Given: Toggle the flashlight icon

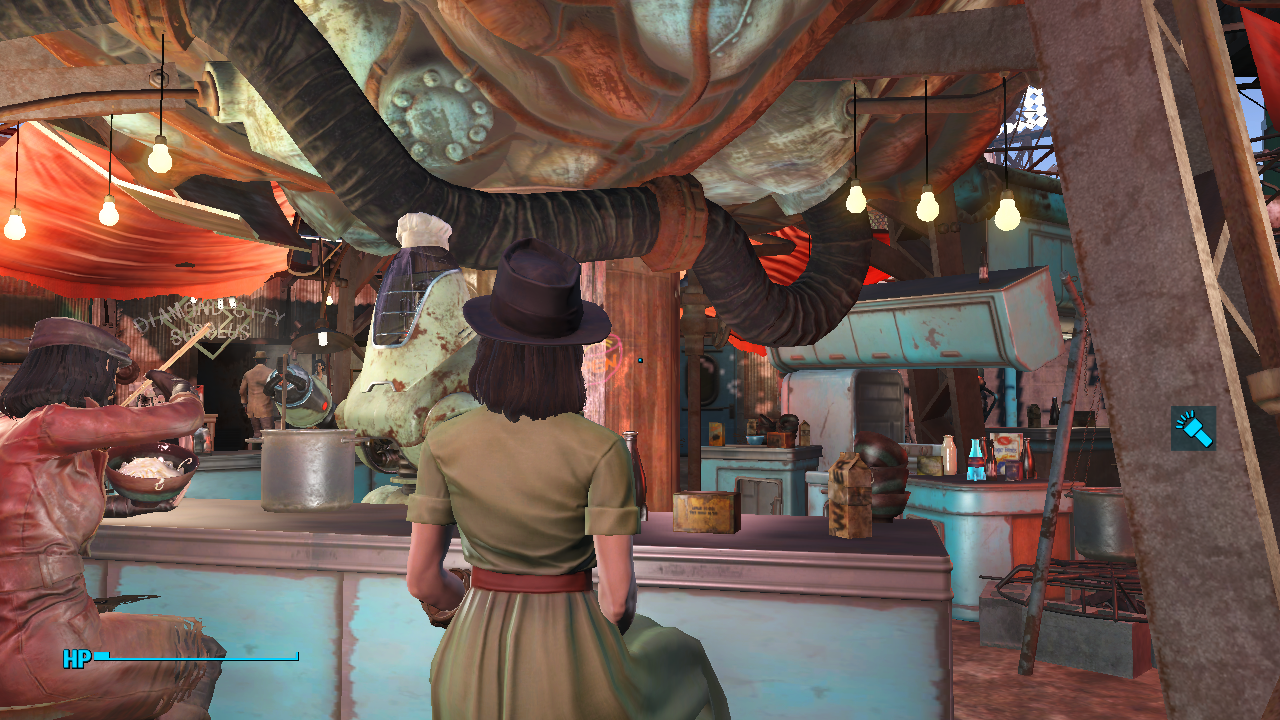Looking at the screenshot, I should [x=1193, y=428].
